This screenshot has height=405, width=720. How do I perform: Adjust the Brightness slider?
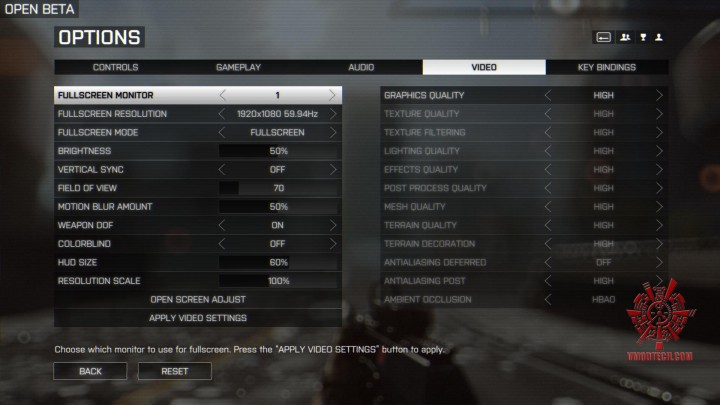(278, 151)
